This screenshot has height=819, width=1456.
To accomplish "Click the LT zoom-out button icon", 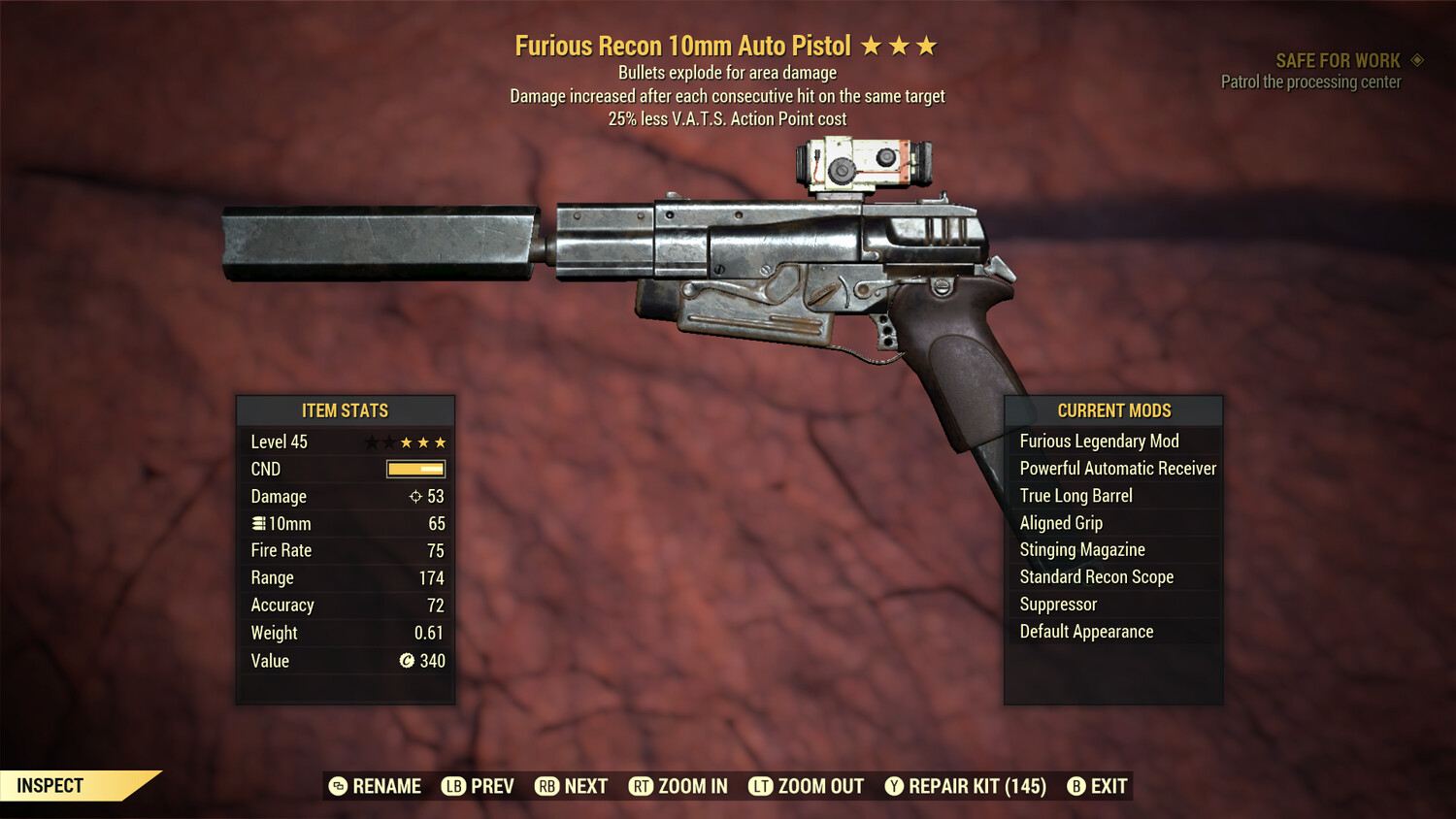I will (x=762, y=786).
